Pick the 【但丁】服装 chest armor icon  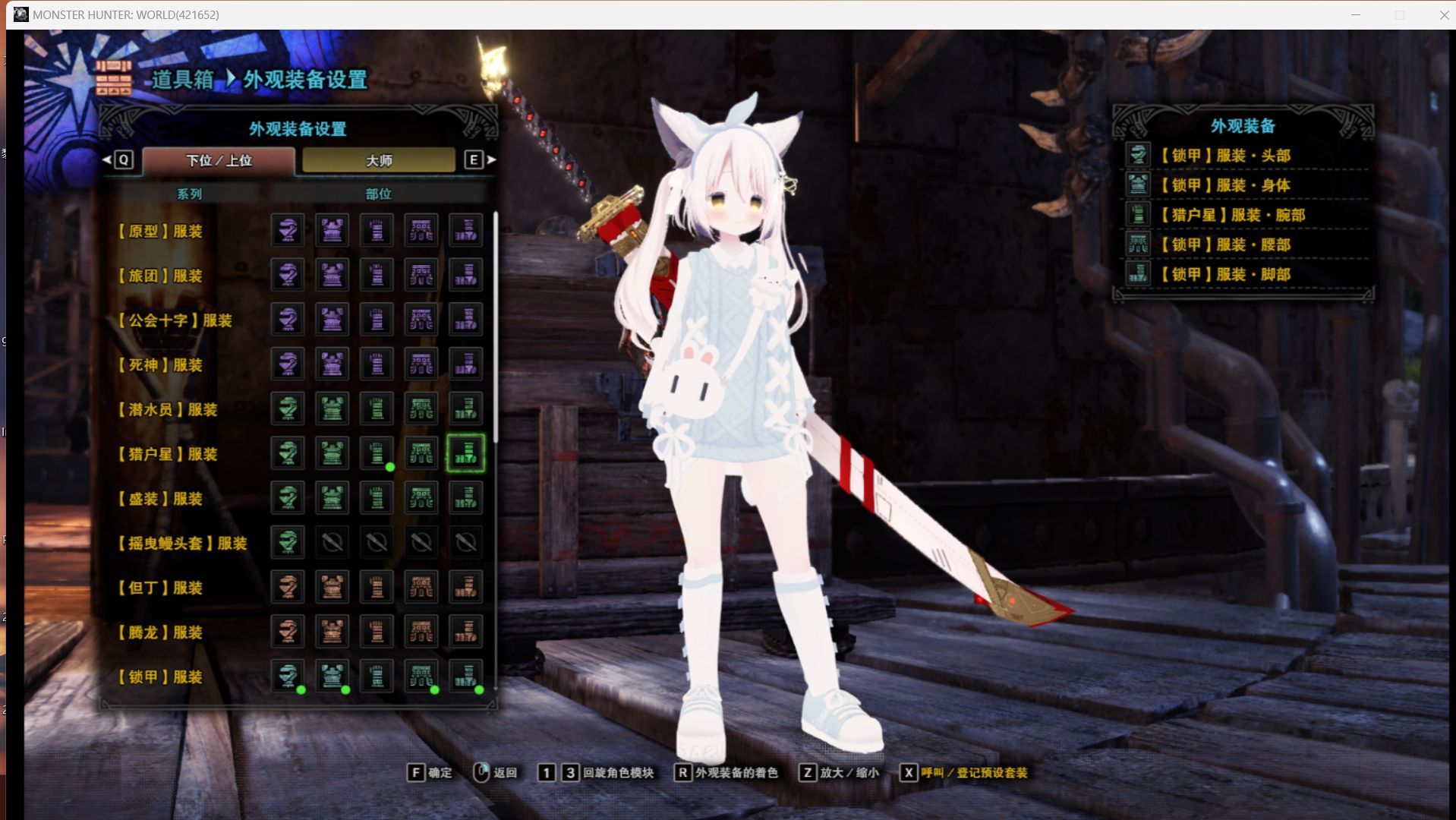pos(332,587)
